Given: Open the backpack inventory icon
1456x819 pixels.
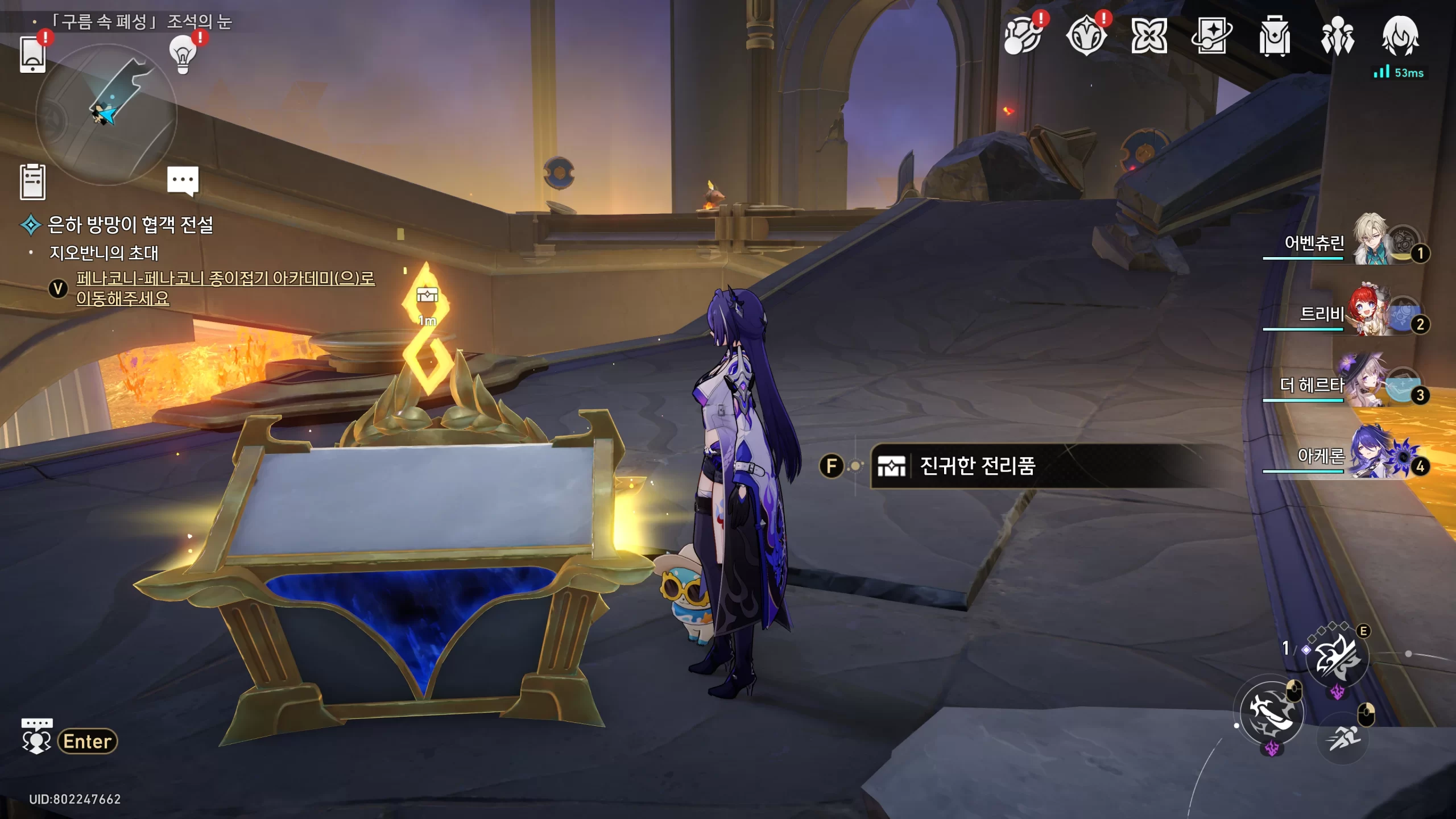Looking at the screenshot, I should tap(1274, 36).
